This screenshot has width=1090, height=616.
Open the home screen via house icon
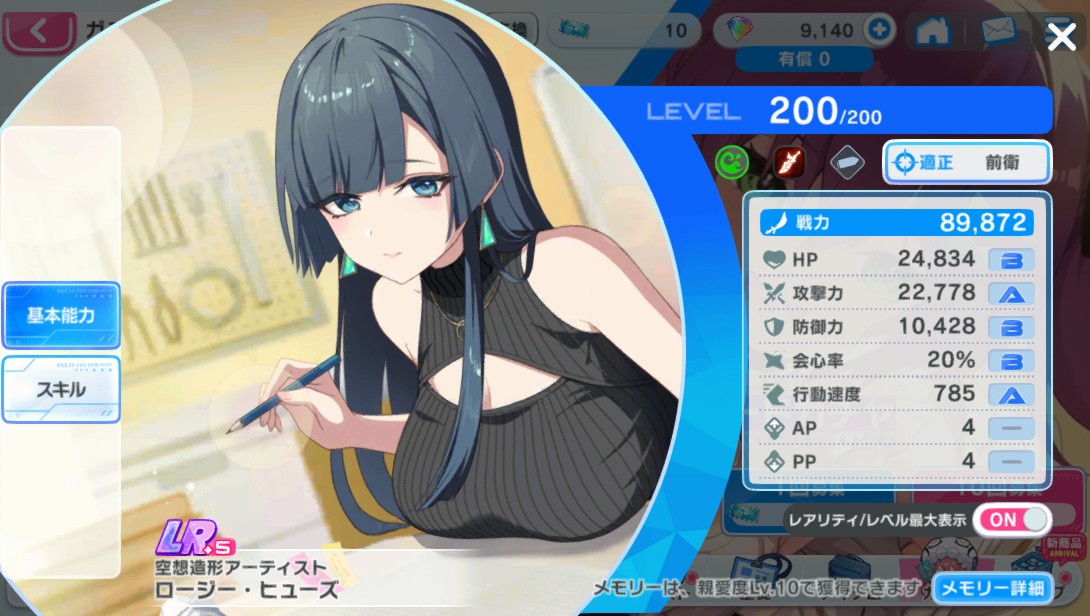[932, 31]
